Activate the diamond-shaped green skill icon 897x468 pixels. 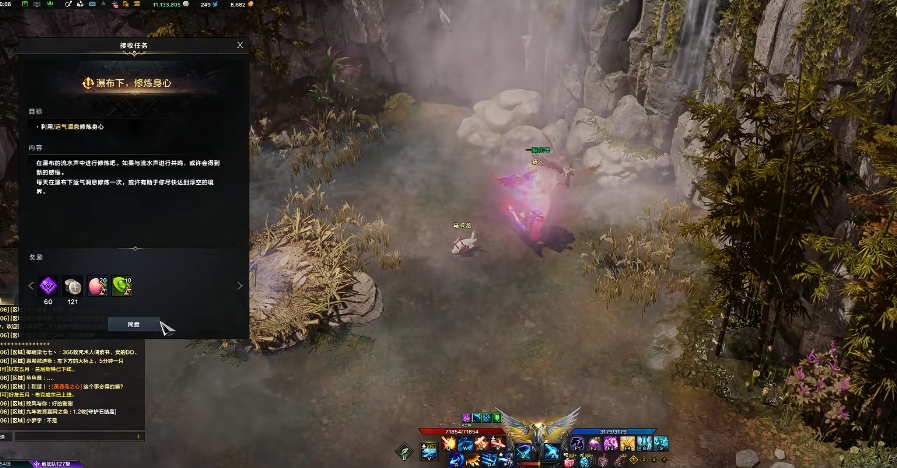[x=404, y=452]
